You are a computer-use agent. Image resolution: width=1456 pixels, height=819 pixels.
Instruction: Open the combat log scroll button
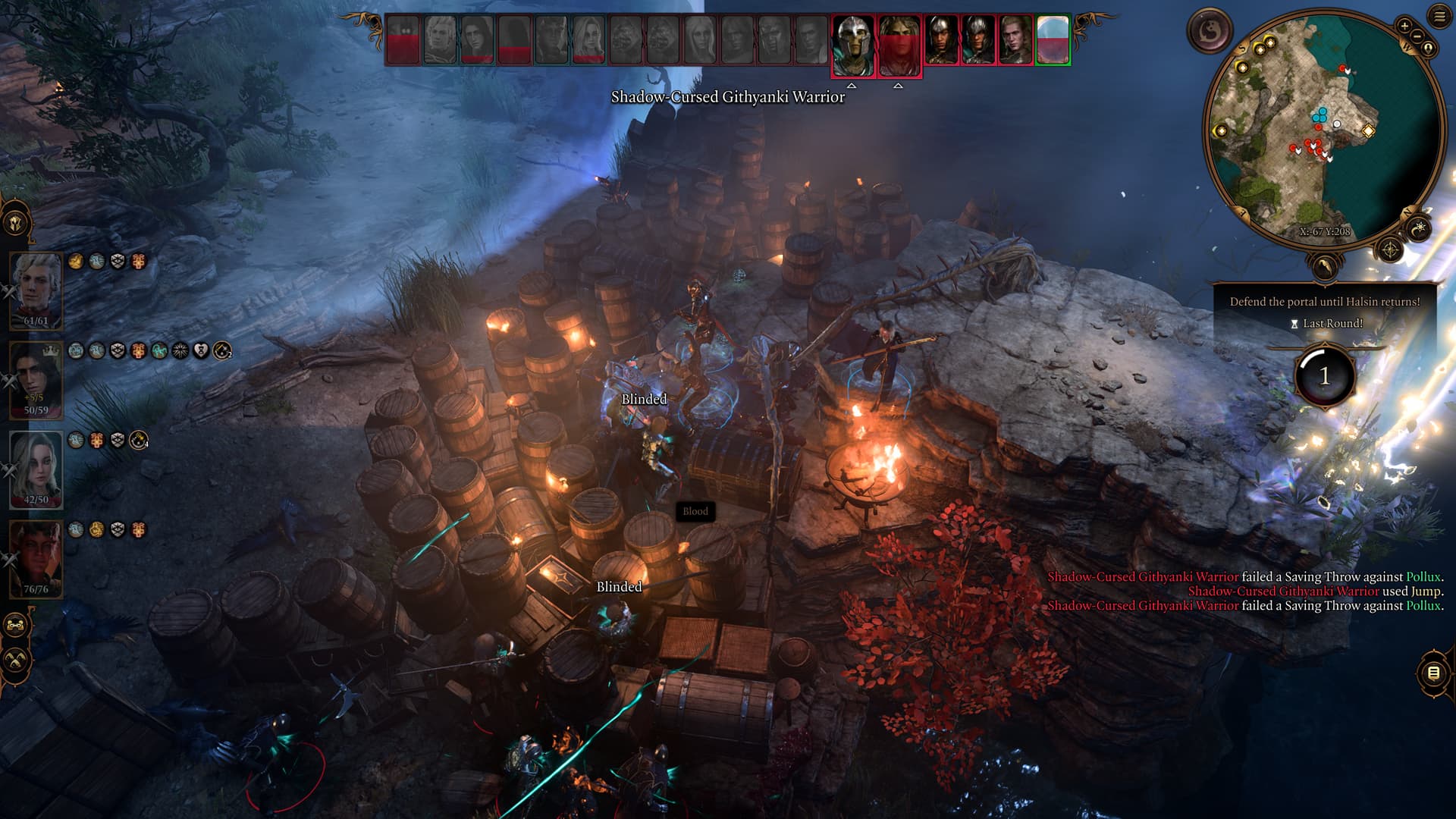pyautogui.click(x=1433, y=673)
